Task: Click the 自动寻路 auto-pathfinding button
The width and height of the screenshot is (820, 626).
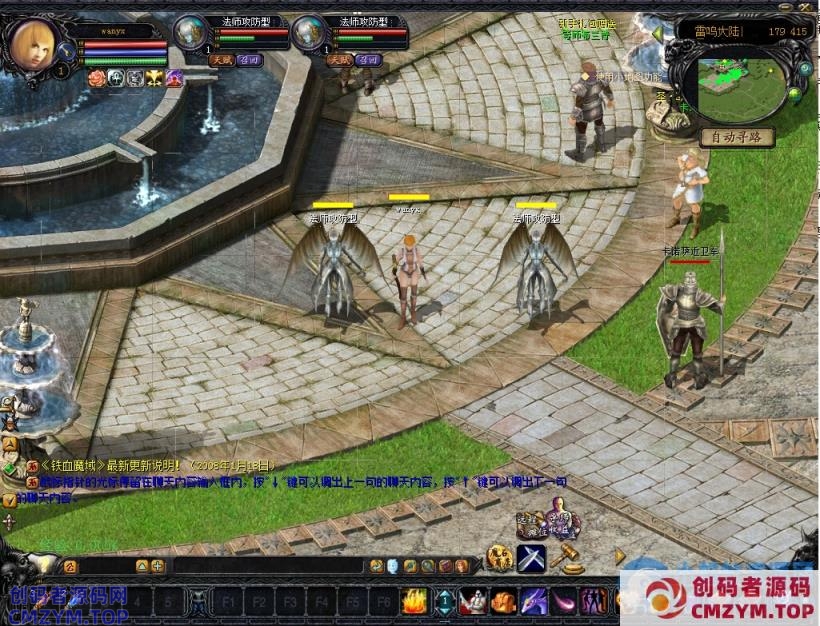Action: 737,137
